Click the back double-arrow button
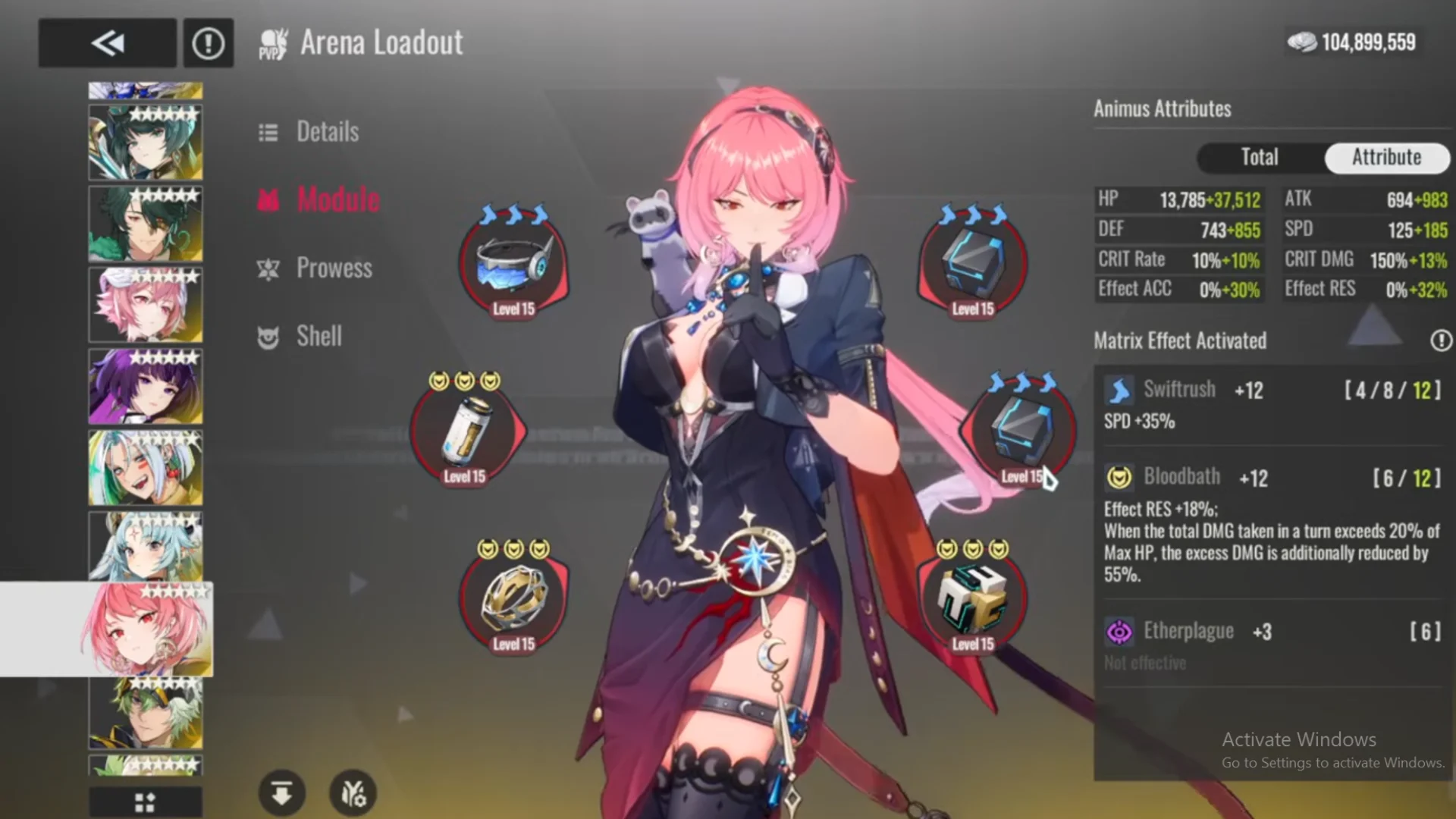The width and height of the screenshot is (1456, 819). pos(106,42)
